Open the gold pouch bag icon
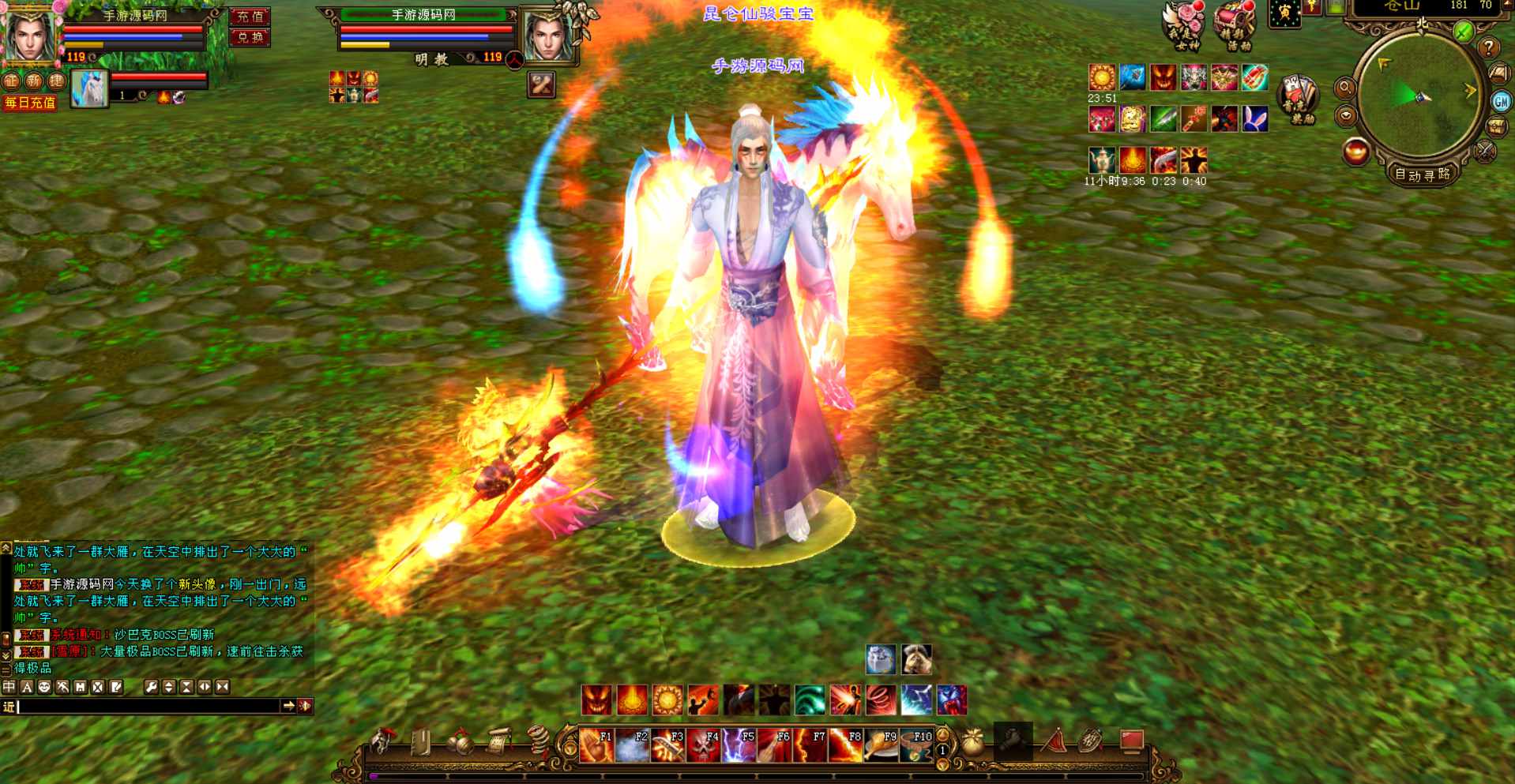This screenshot has width=1515, height=784. pyautogui.click(x=972, y=742)
